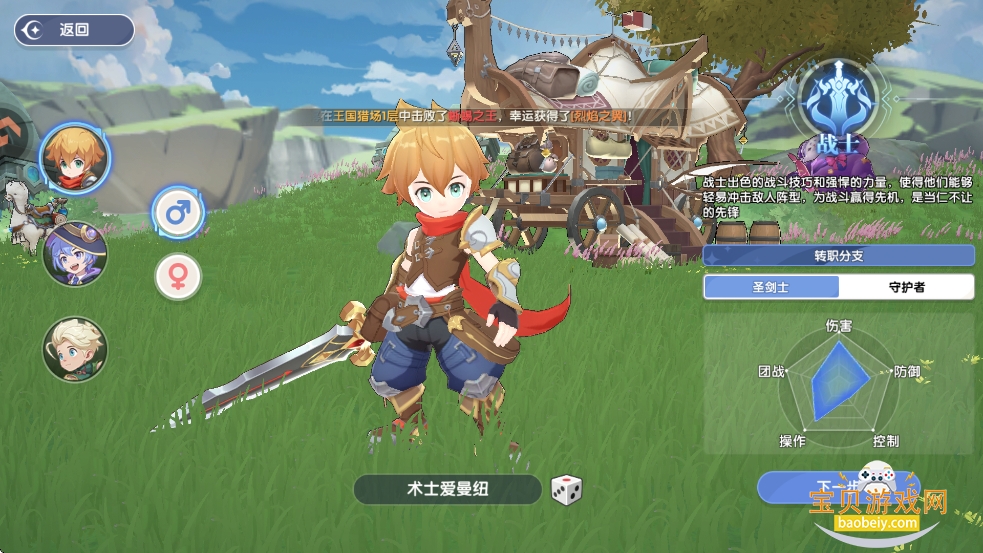Switch to the female gender icon
Image resolution: width=983 pixels, height=553 pixels.
click(178, 277)
